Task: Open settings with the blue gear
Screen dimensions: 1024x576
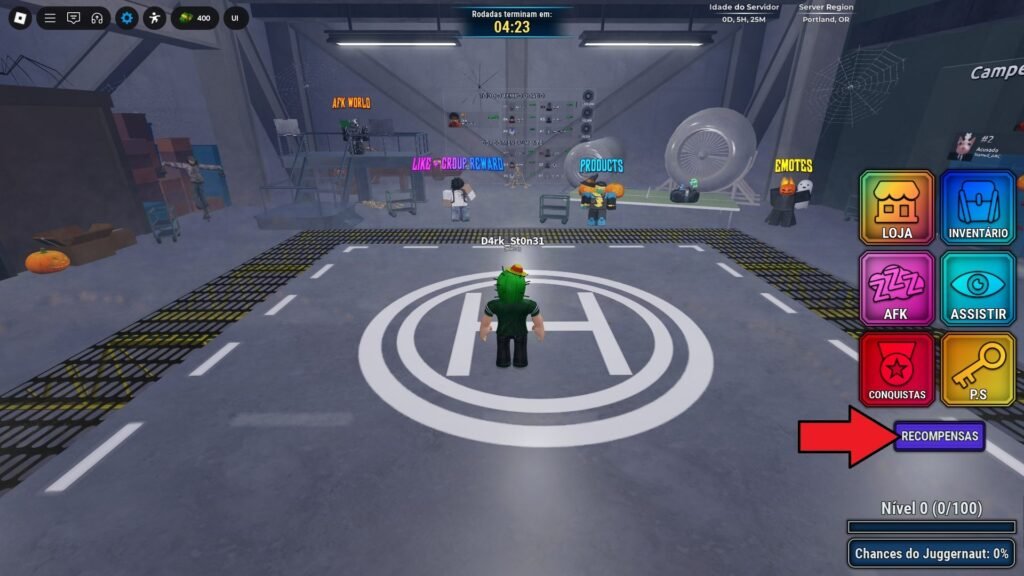Action: [x=127, y=18]
